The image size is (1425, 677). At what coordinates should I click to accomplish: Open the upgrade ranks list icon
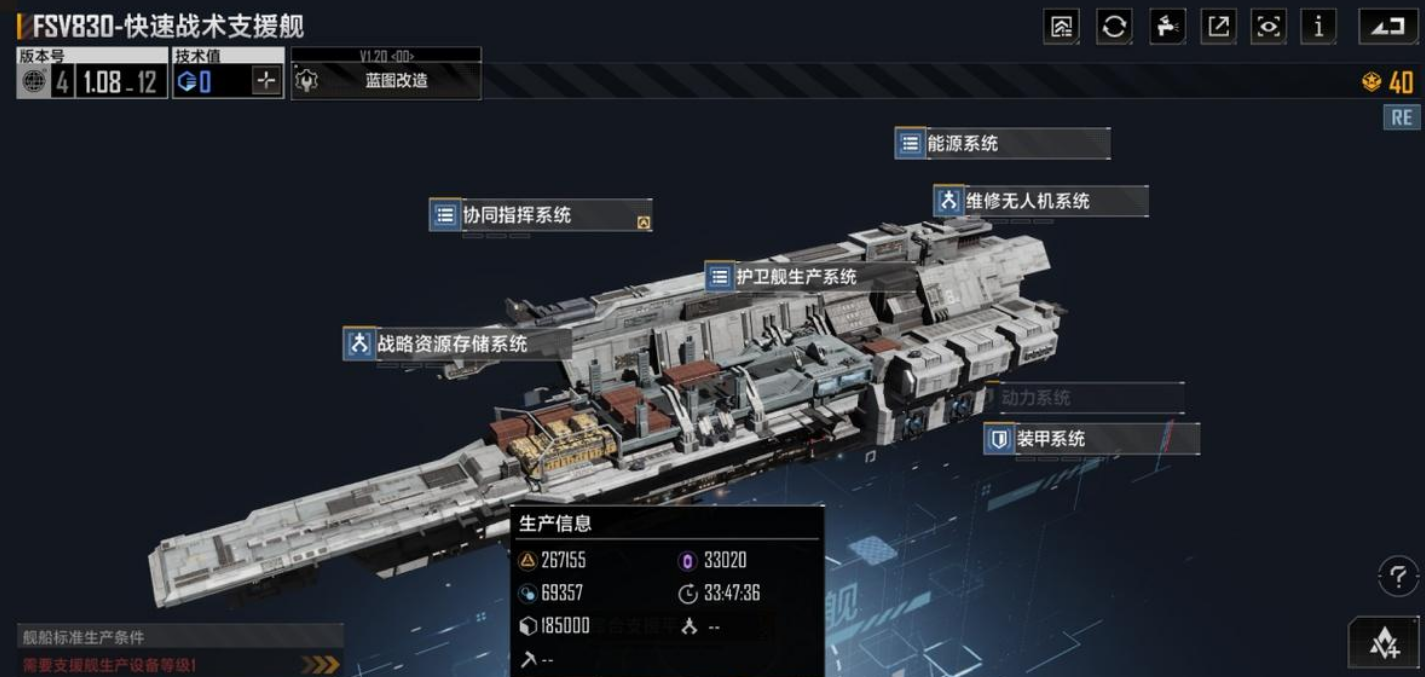(x=1060, y=27)
